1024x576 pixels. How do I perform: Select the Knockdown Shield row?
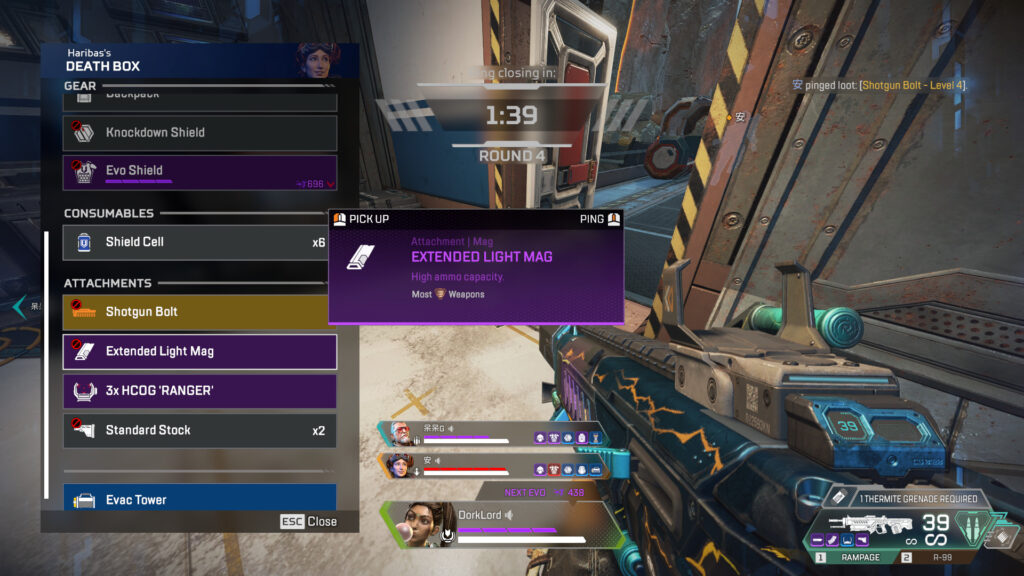click(200, 132)
